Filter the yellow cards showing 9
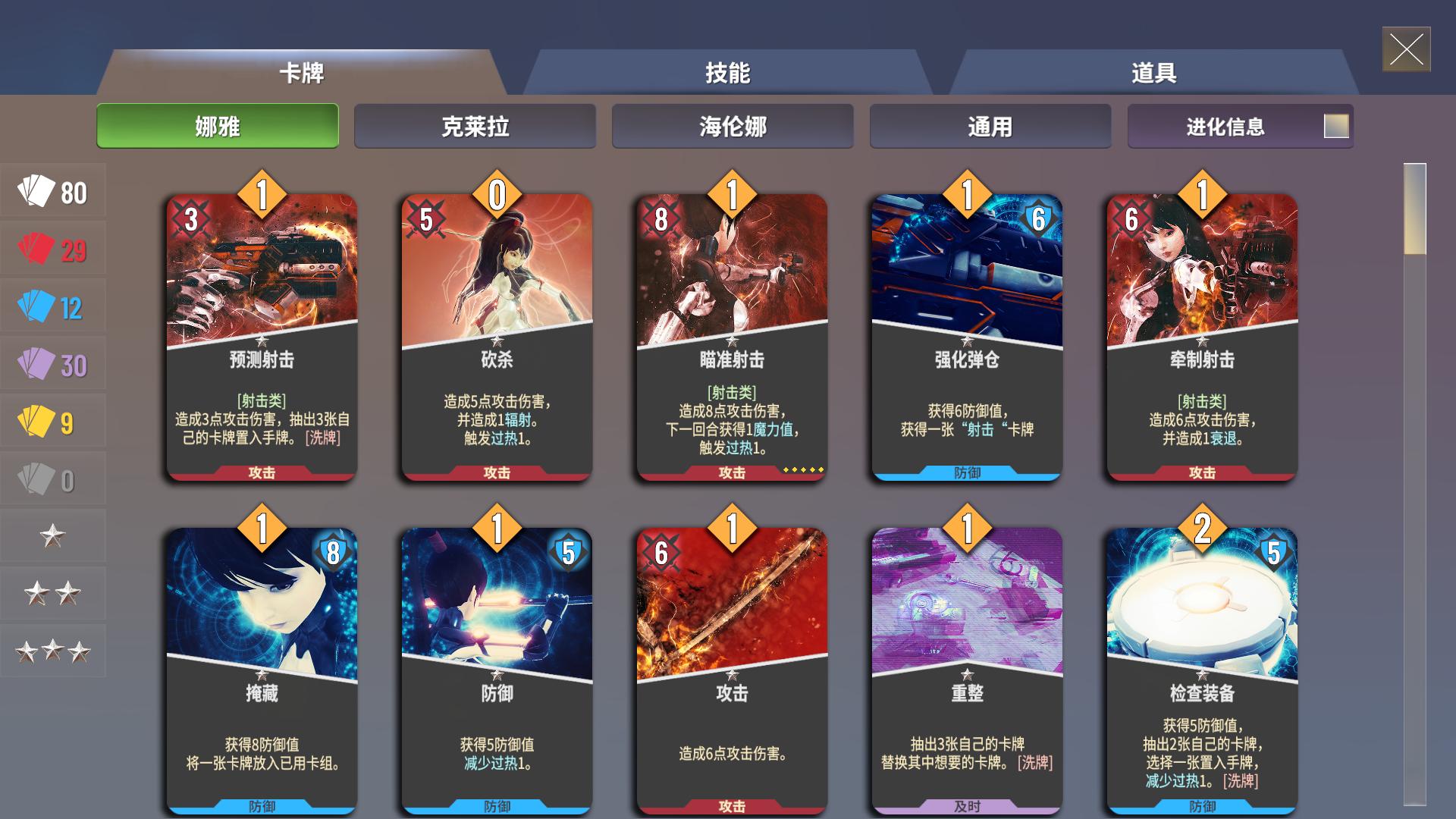The width and height of the screenshot is (1456, 819). click(53, 422)
